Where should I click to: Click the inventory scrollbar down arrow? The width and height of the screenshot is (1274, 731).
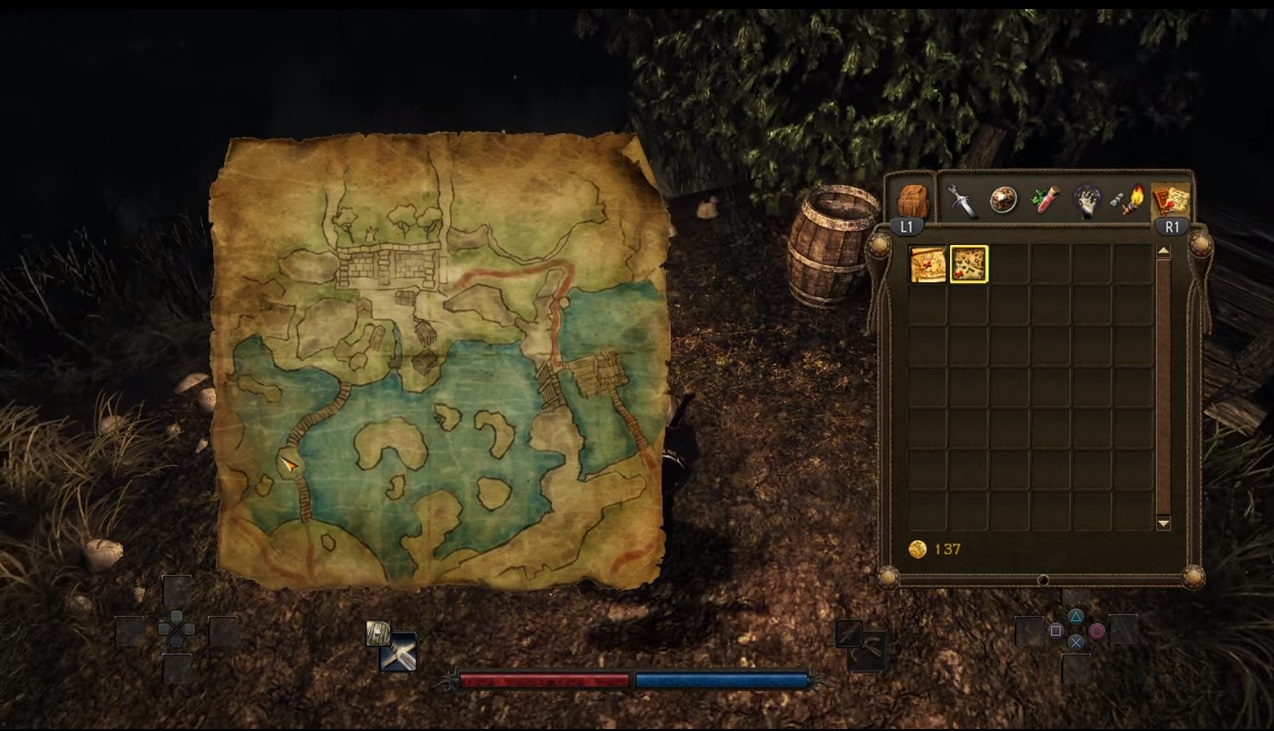1163,523
